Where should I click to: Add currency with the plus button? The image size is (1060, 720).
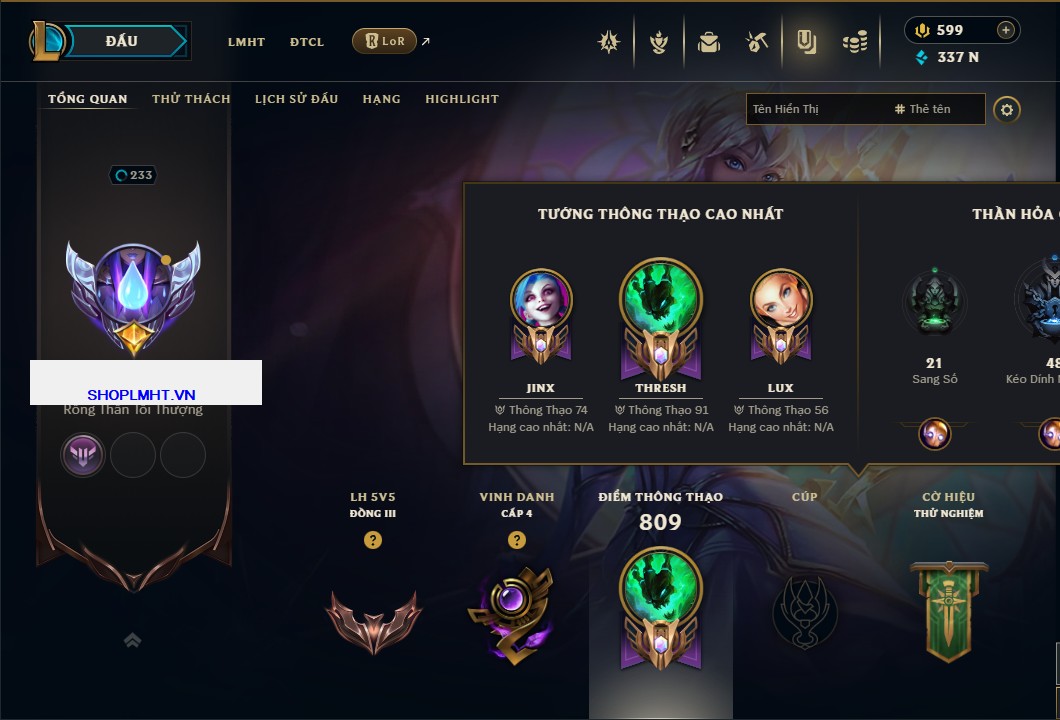(x=1005, y=30)
